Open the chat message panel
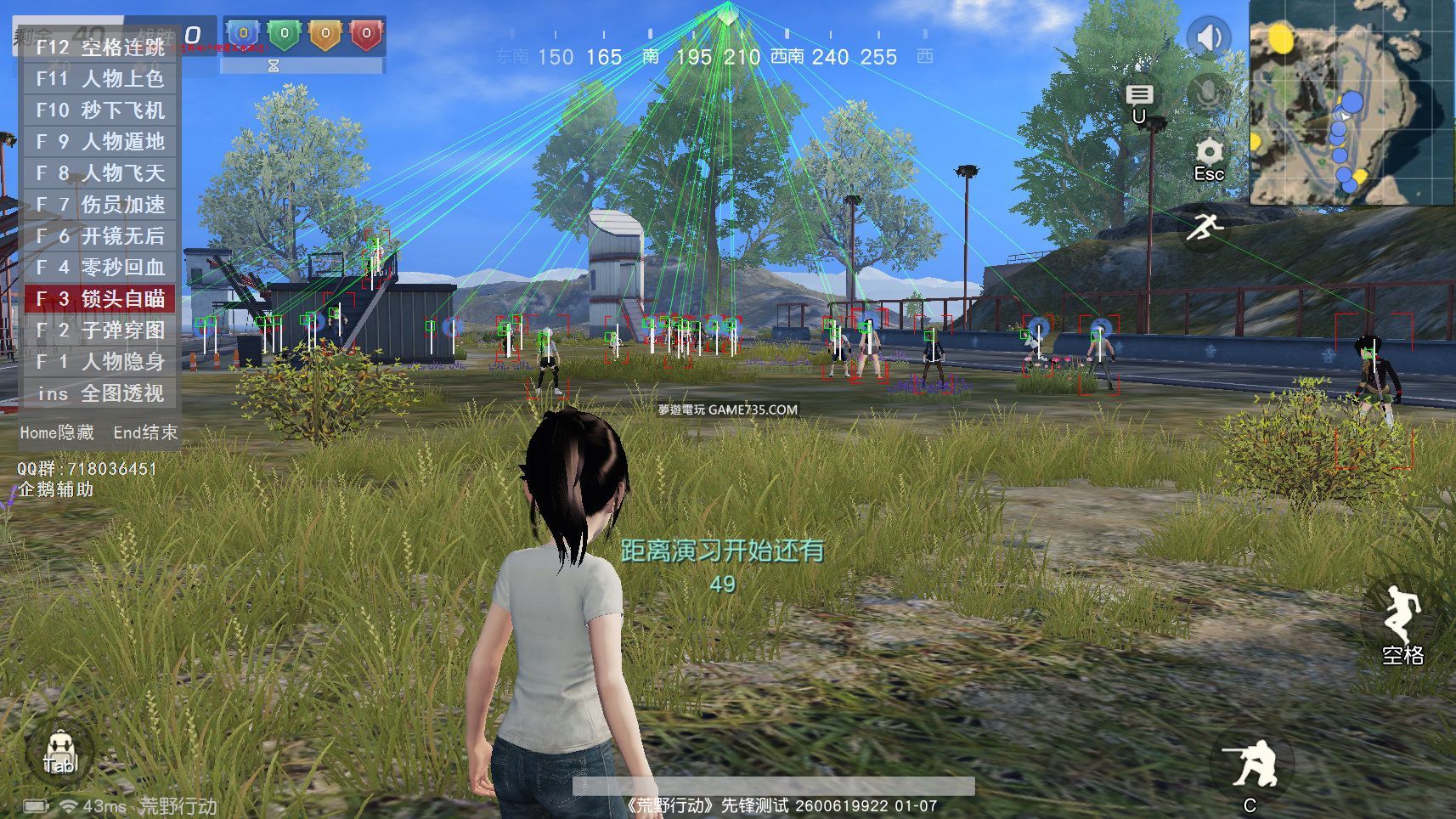Viewport: 1456px width, 819px height. click(1139, 95)
